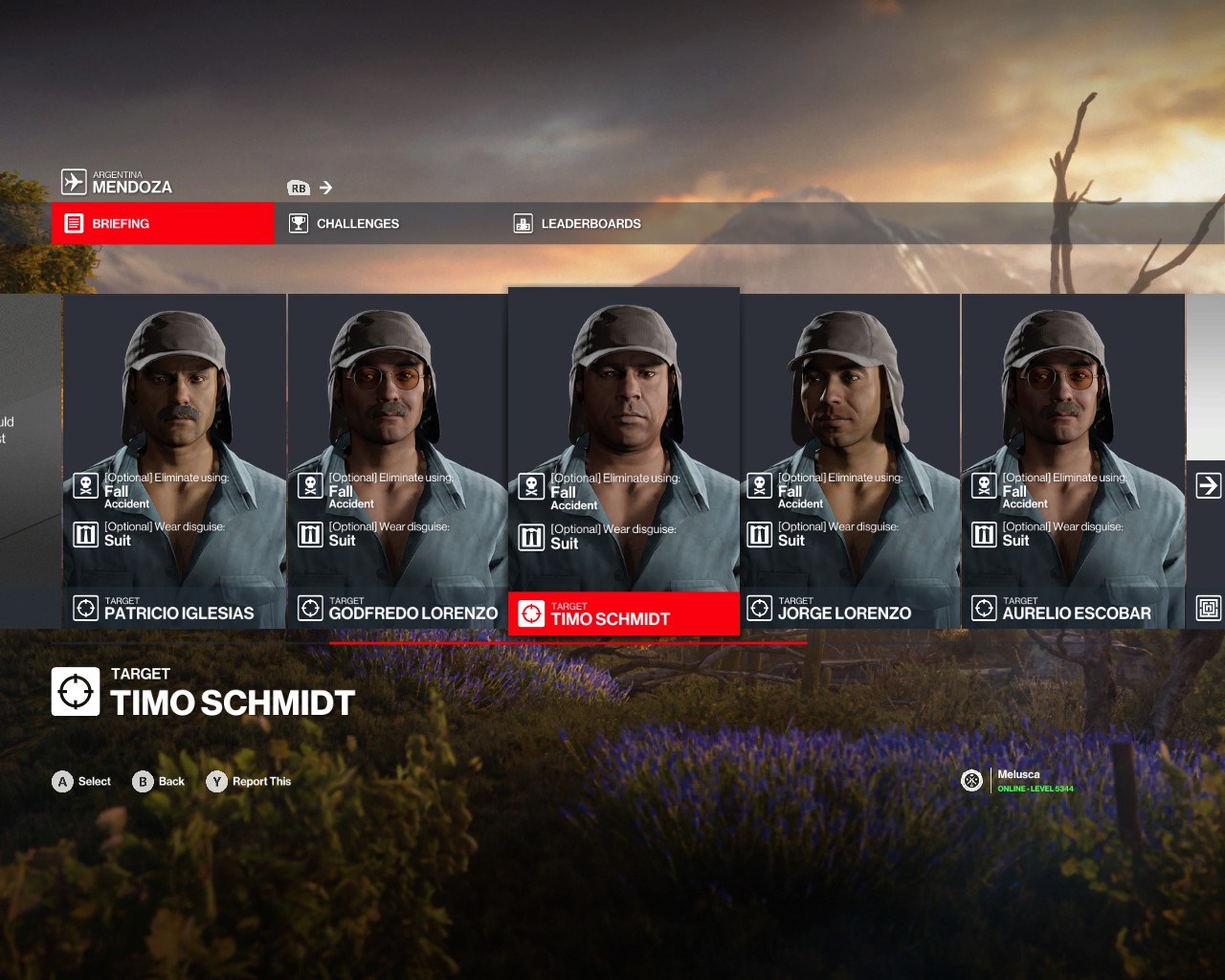Select the Patricio Iglesias target card
The width and height of the screenshot is (1225, 980).
[175, 459]
